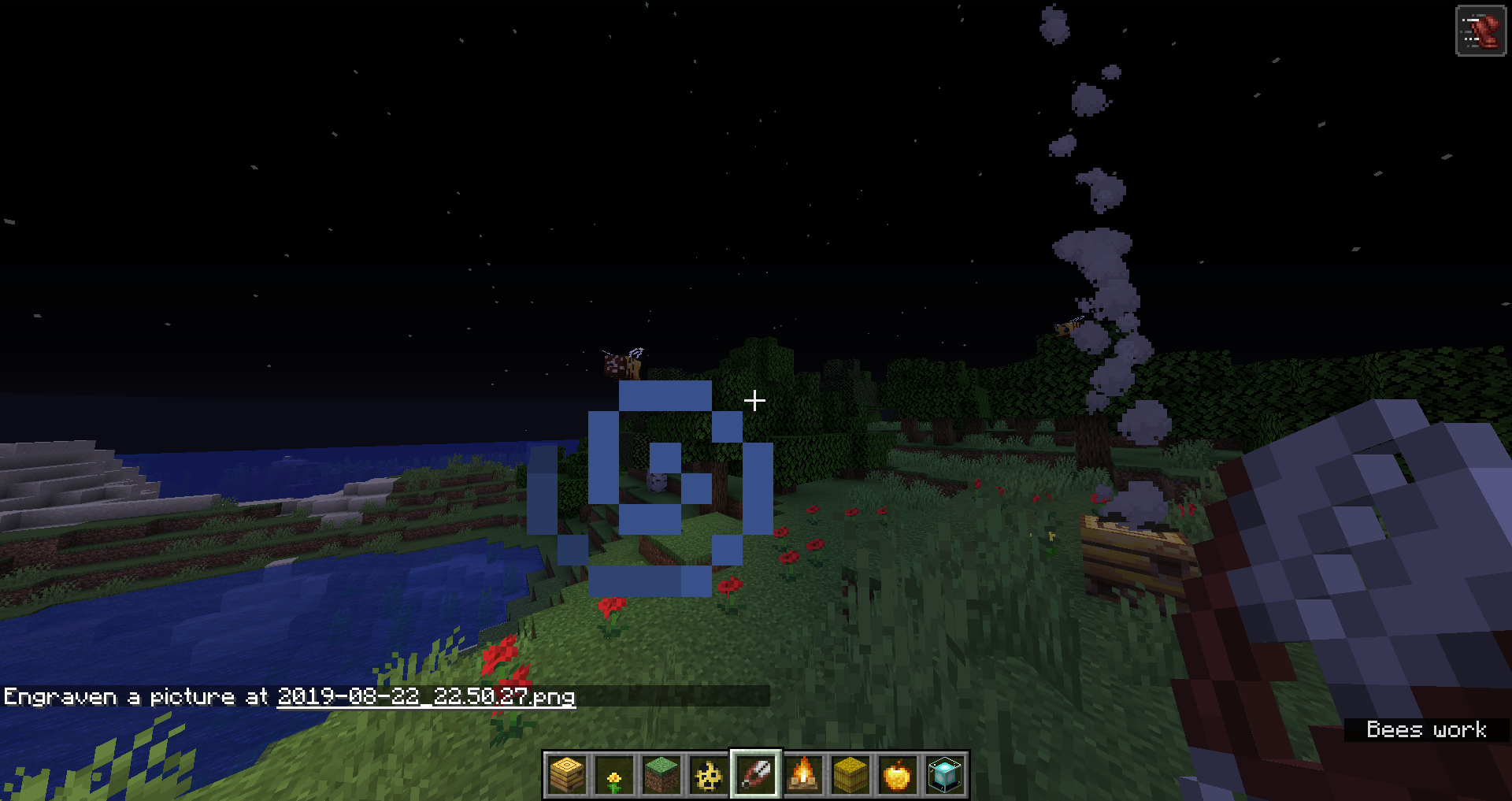Open the screenshot file link in chat
This screenshot has height=801, width=1512.
(x=425, y=697)
